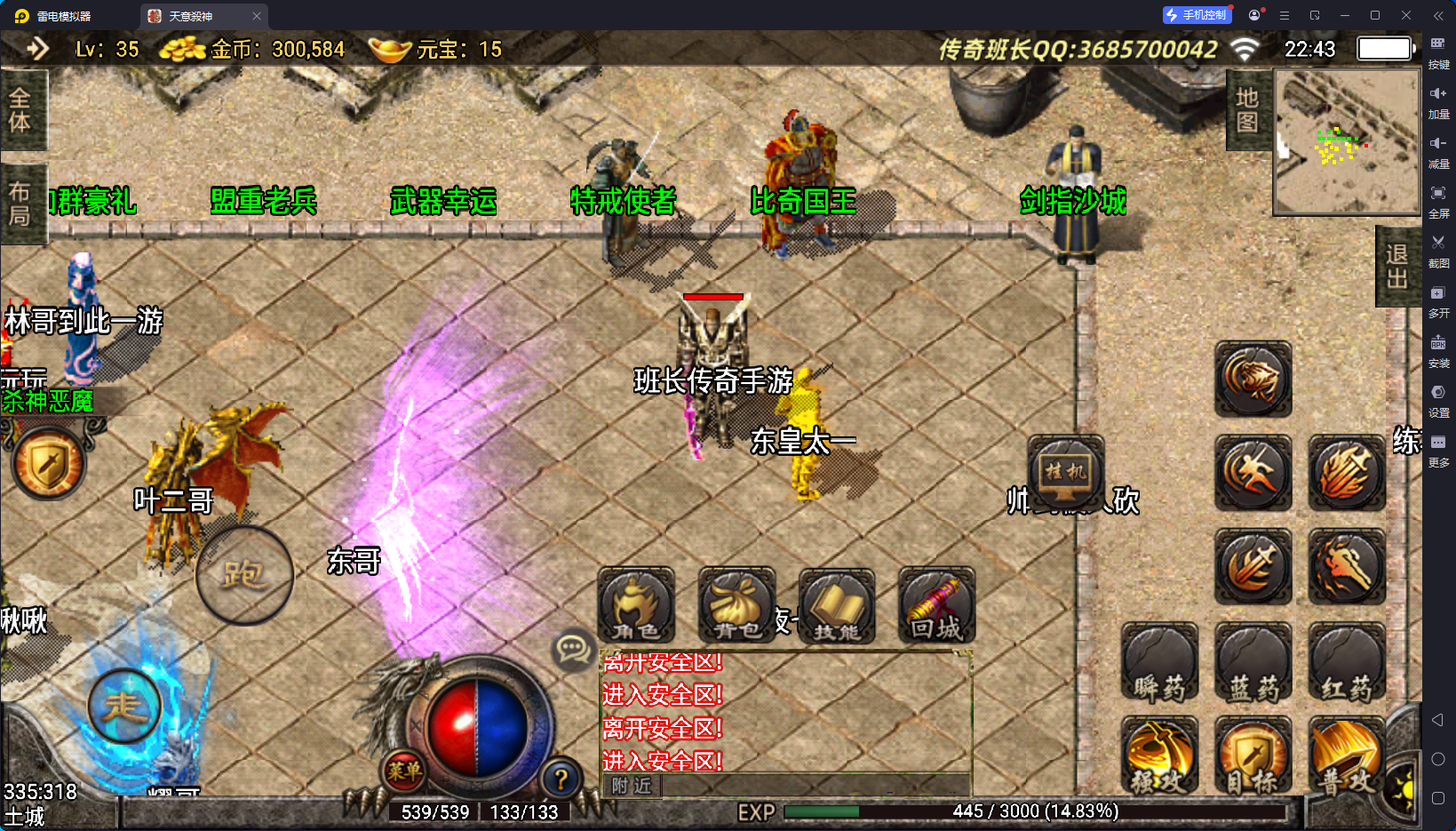The height and width of the screenshot is (831, 1456).
Task: Open the 技能 skills book
Action: (x=837, y=606)
